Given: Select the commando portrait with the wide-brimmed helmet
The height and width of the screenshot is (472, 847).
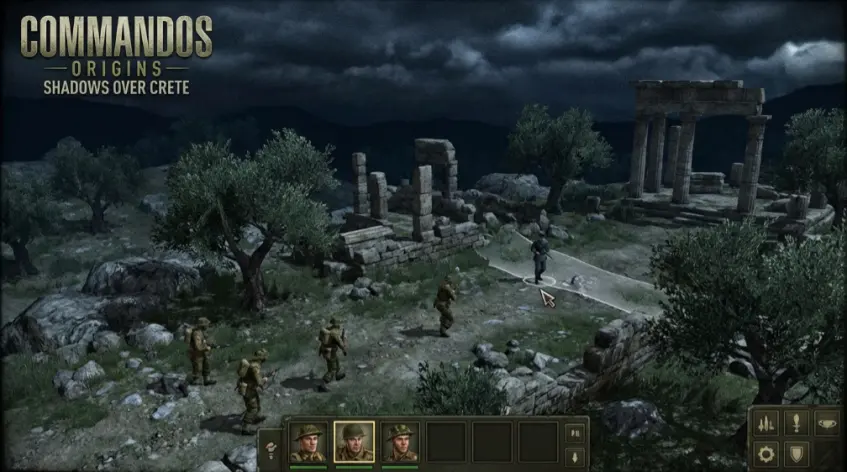Looking at the screenshot, I should coord(307,441).
